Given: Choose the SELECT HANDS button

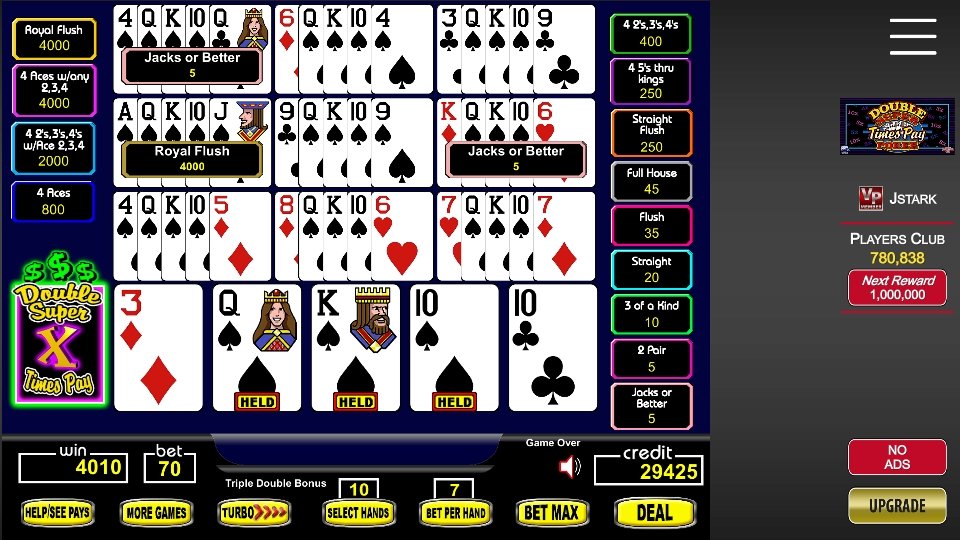Looking at the screenshot, I should 357,513.
